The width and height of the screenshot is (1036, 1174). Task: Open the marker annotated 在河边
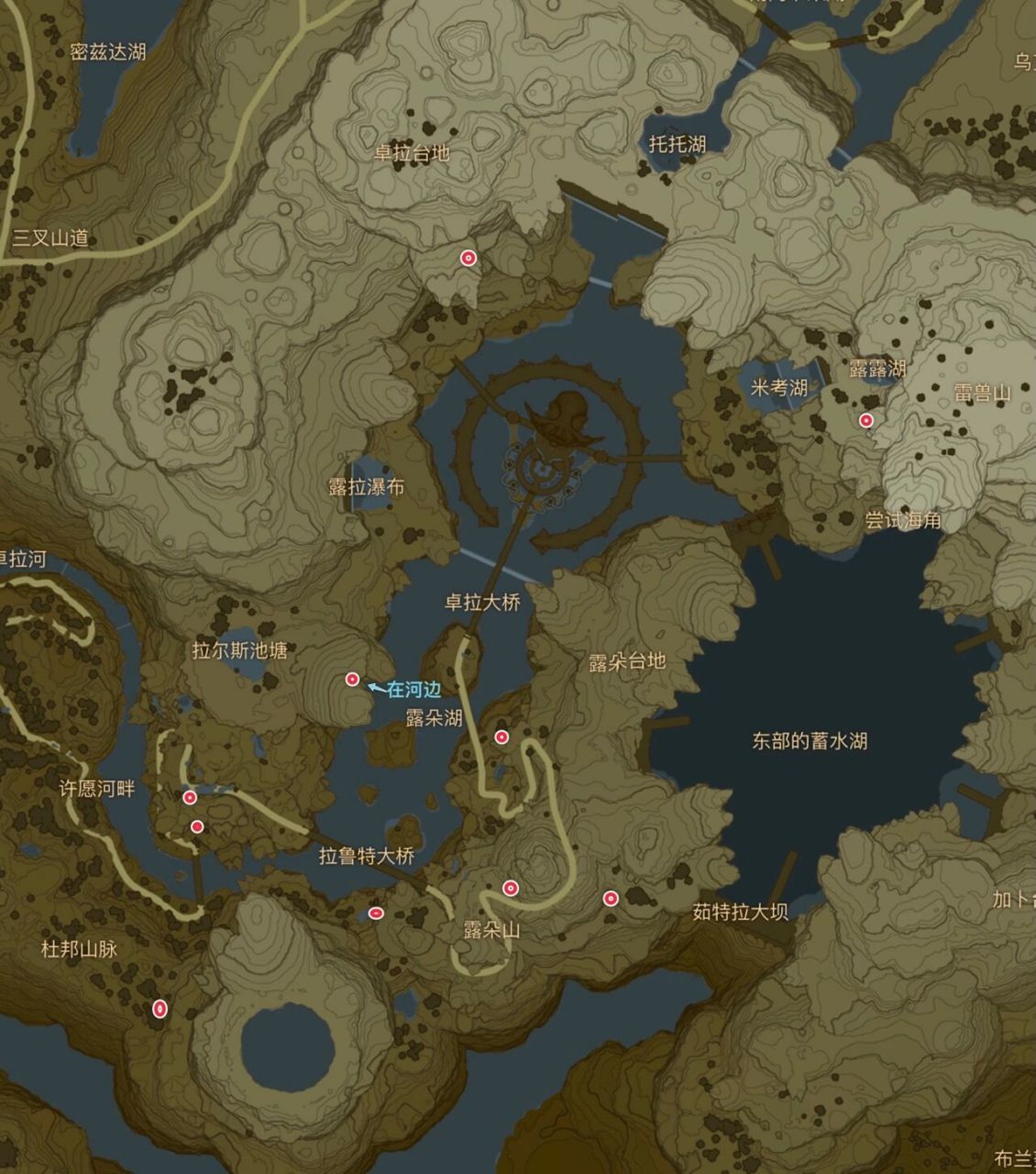(x=352, y=680)
